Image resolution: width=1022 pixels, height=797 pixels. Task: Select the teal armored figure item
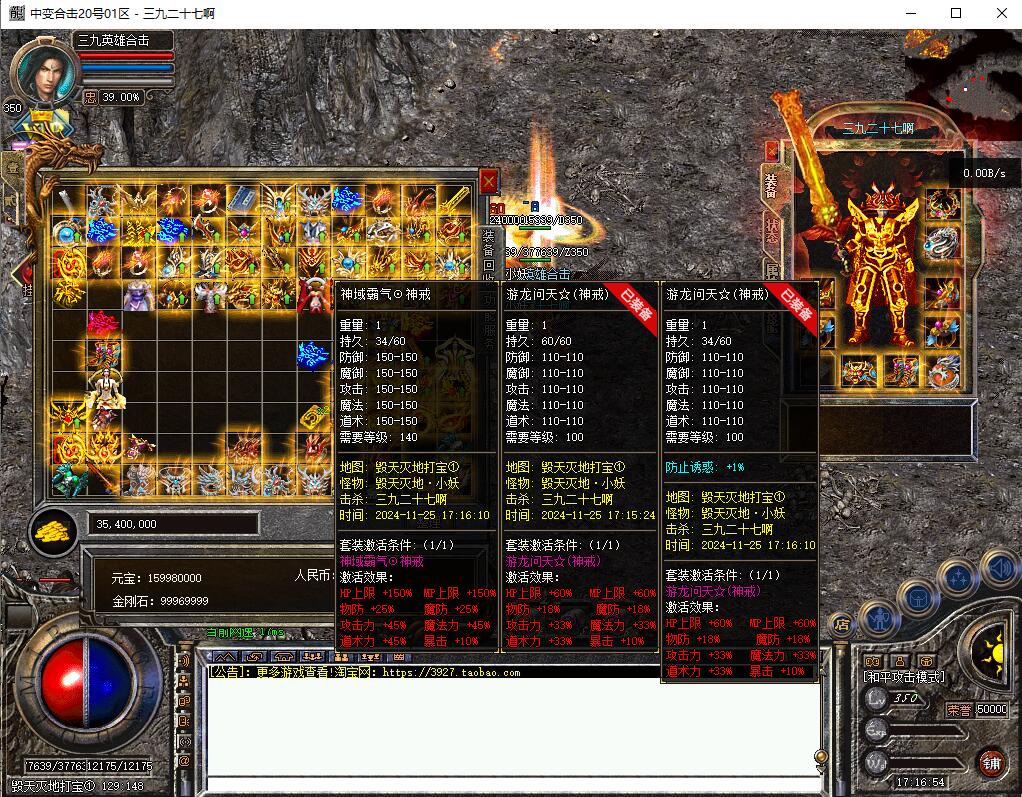coord(68,481)
